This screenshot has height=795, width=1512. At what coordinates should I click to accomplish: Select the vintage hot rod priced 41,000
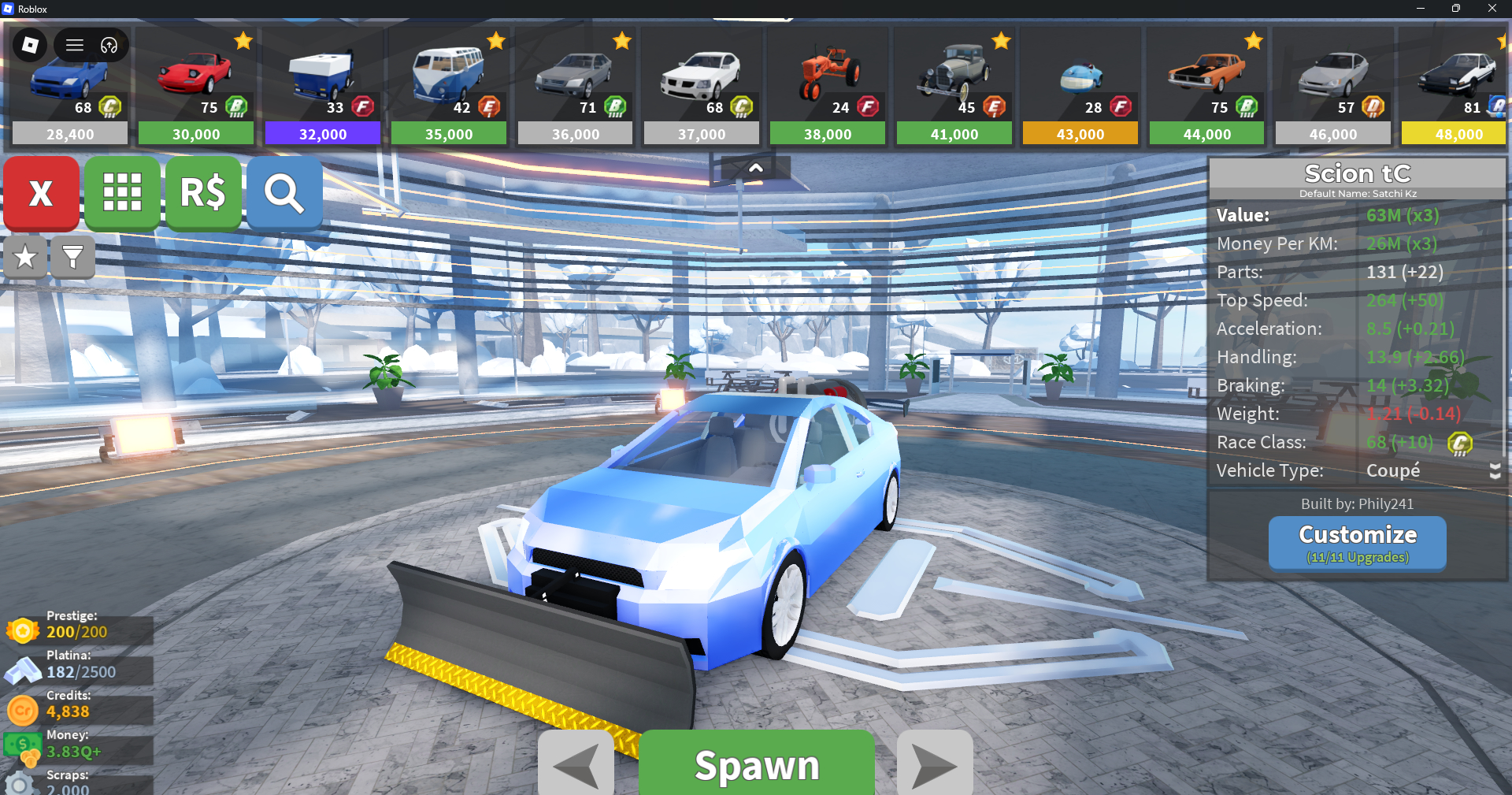click(x=954, y=87)
